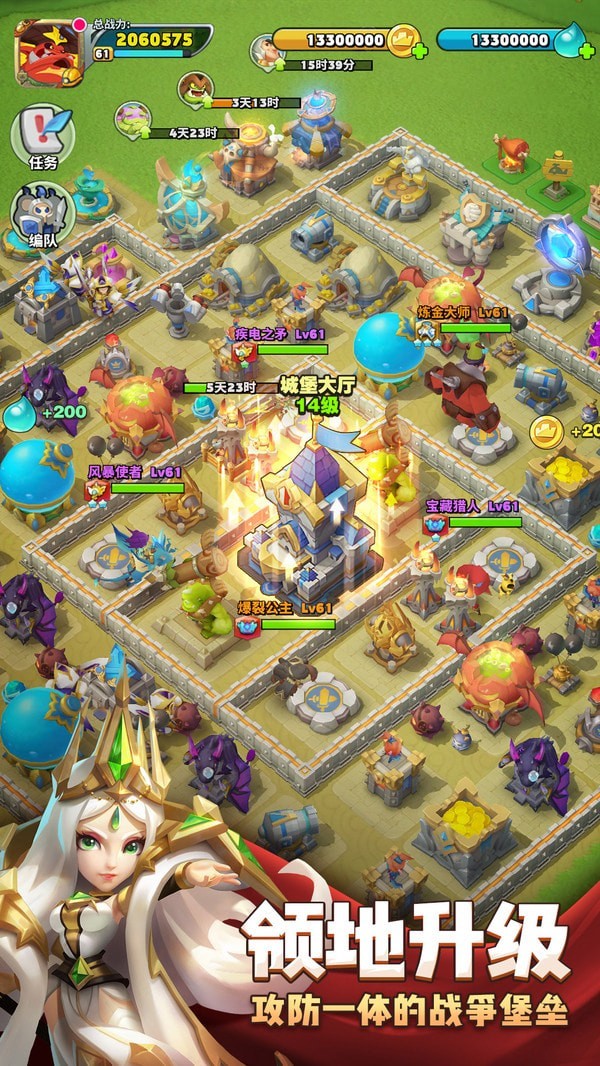Collect the gold coin bubble

point(546,432)
